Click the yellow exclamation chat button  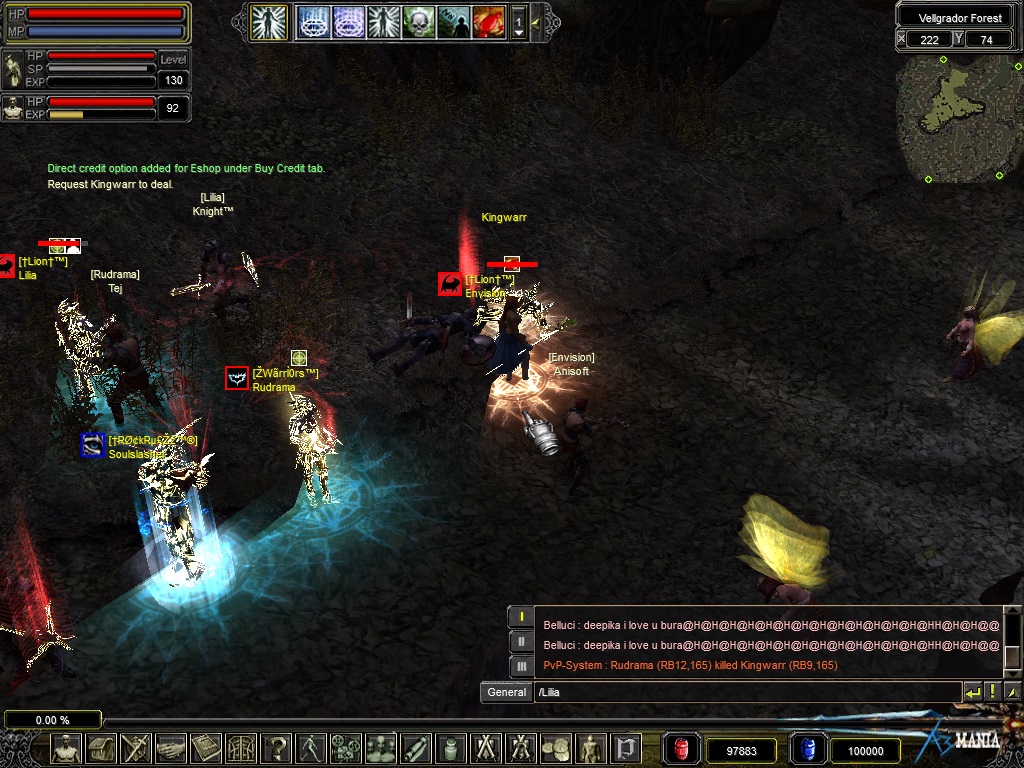993,692
